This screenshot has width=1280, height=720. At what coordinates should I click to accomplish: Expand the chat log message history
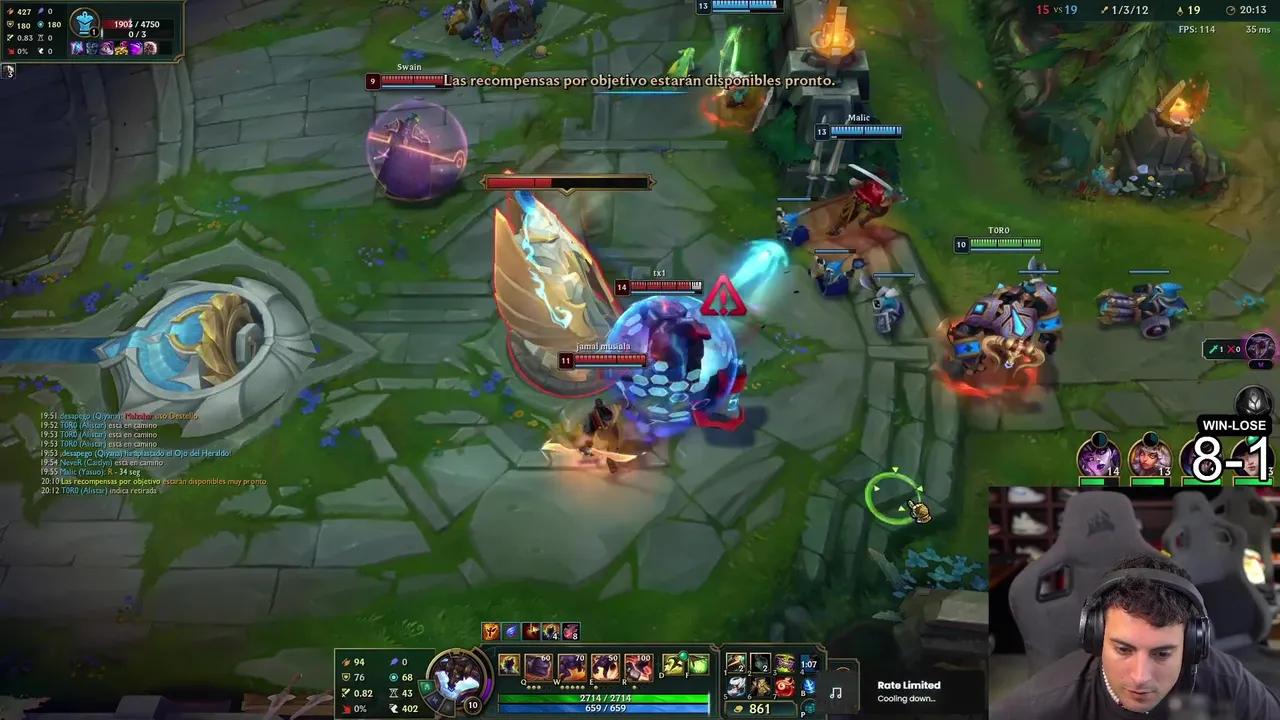click(x=140, y=455)
